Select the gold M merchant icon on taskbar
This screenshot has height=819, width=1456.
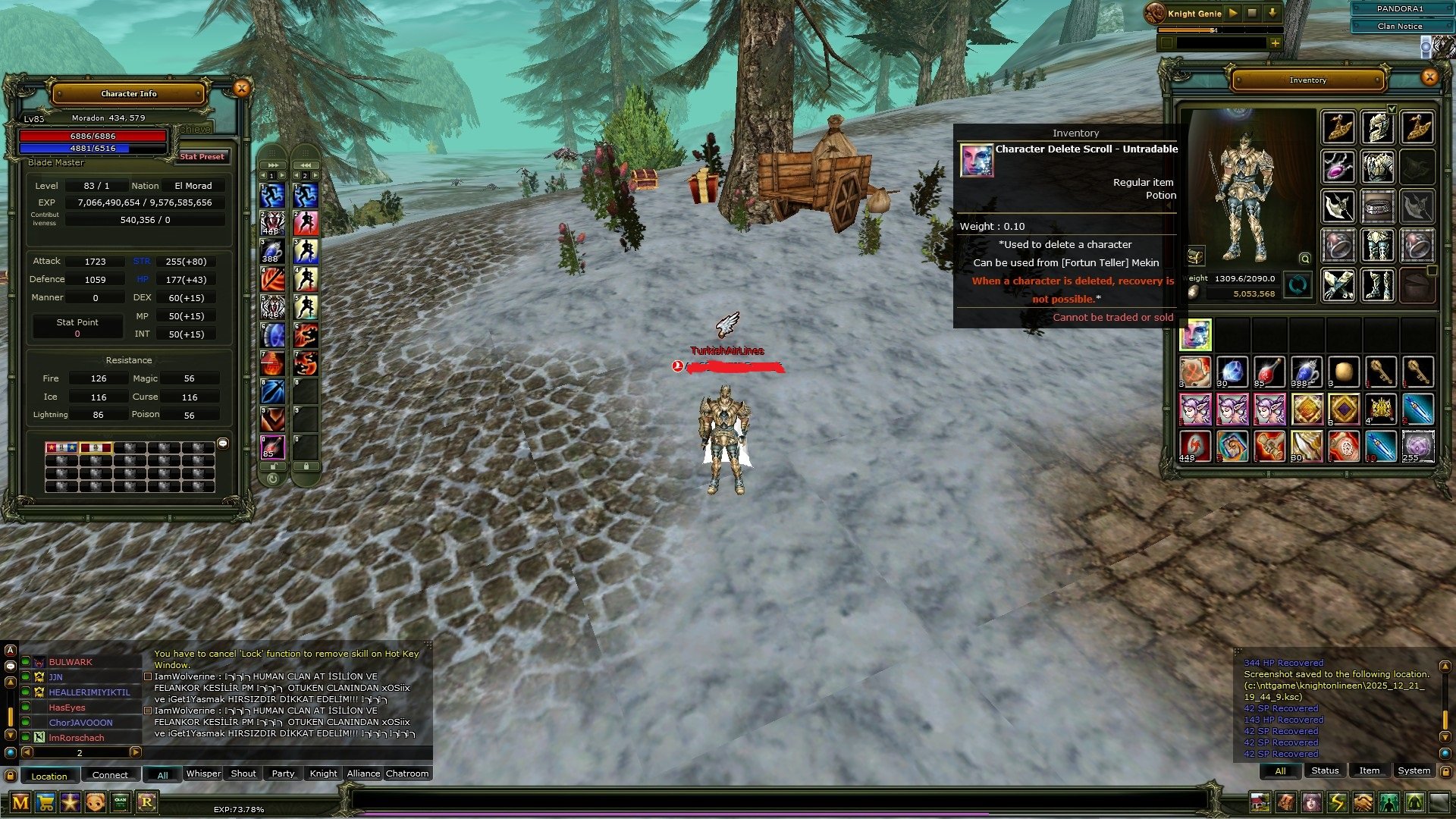[x=20, y=802]
